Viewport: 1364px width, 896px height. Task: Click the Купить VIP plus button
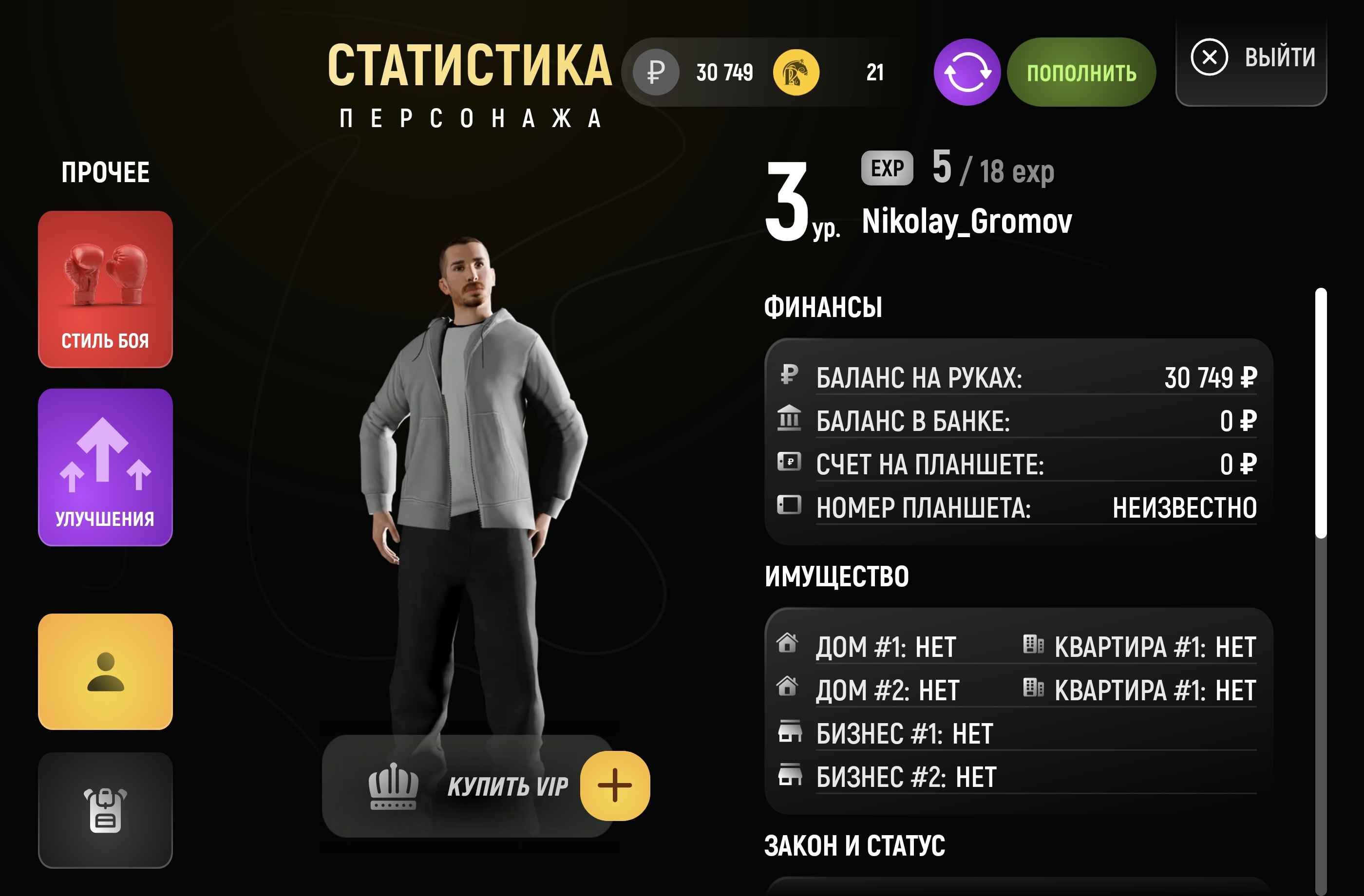tap(614, 785)
